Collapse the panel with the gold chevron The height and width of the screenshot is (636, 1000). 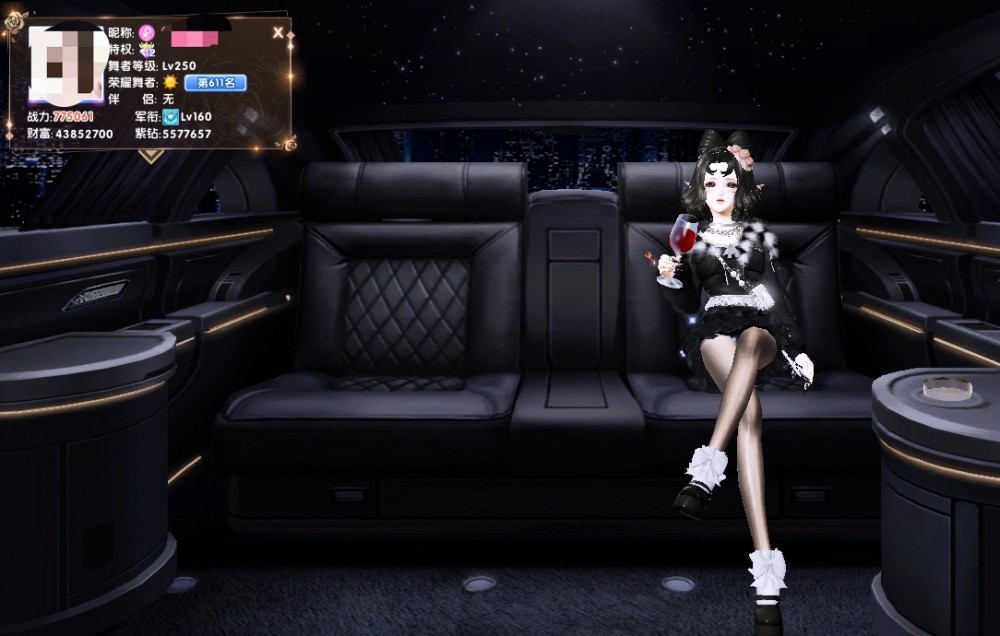coord(151,155)
